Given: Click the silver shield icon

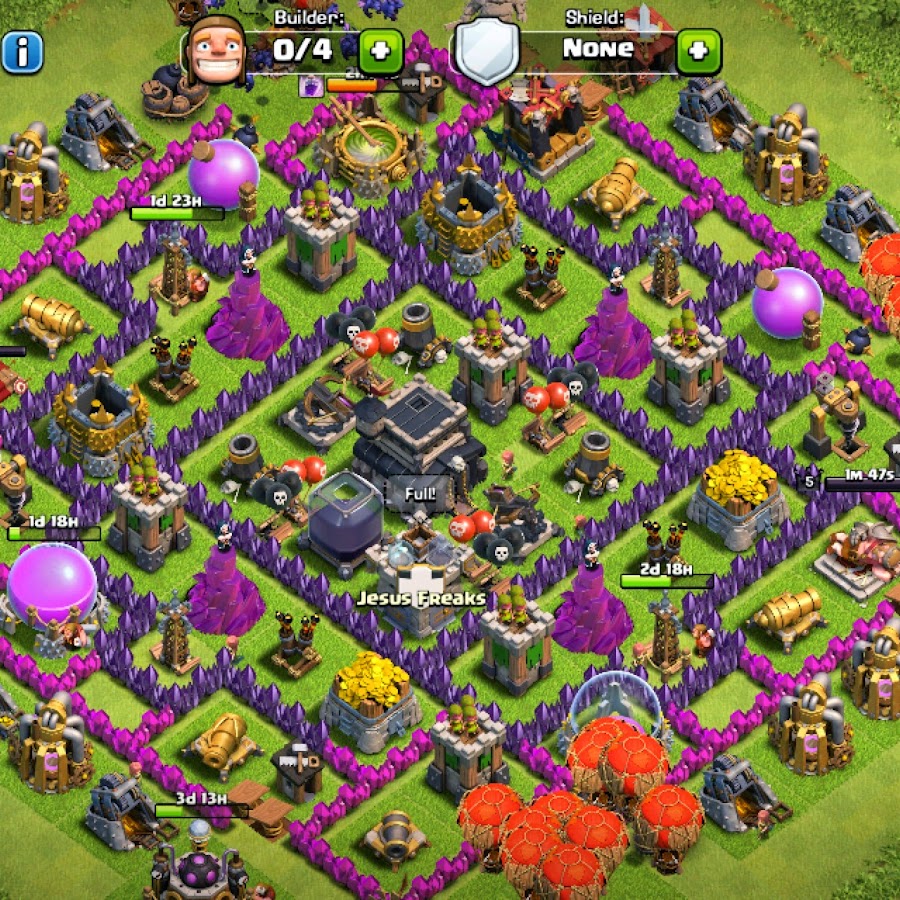Looking at the screenshot, I should [x=487, y=50].
